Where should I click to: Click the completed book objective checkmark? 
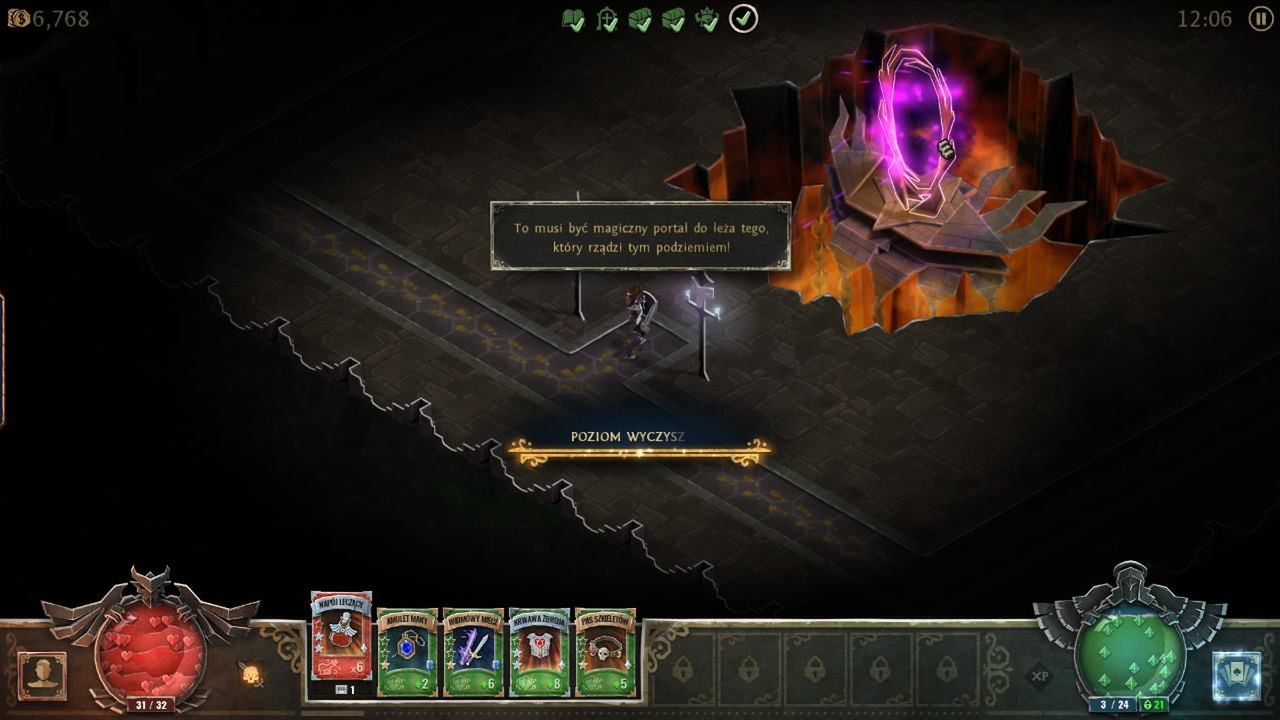click(x=573, y=17)
